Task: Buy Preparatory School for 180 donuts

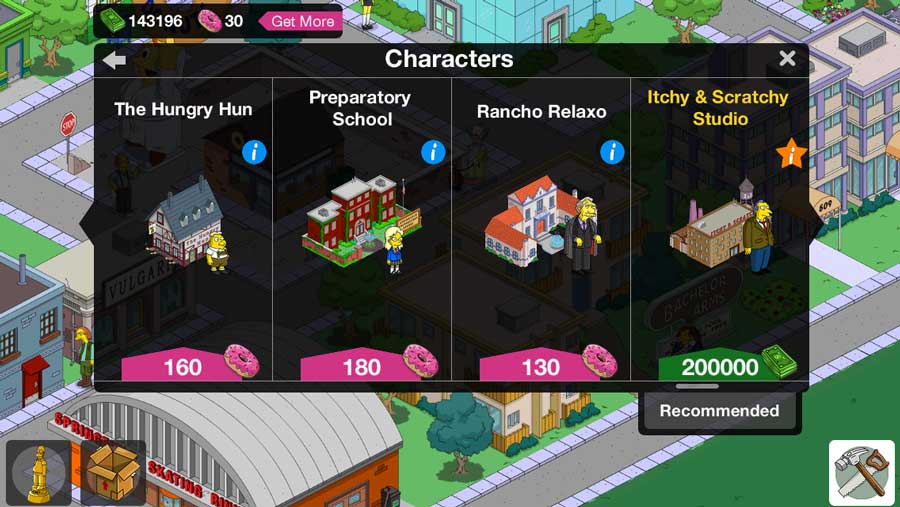Action: point(364,366)
